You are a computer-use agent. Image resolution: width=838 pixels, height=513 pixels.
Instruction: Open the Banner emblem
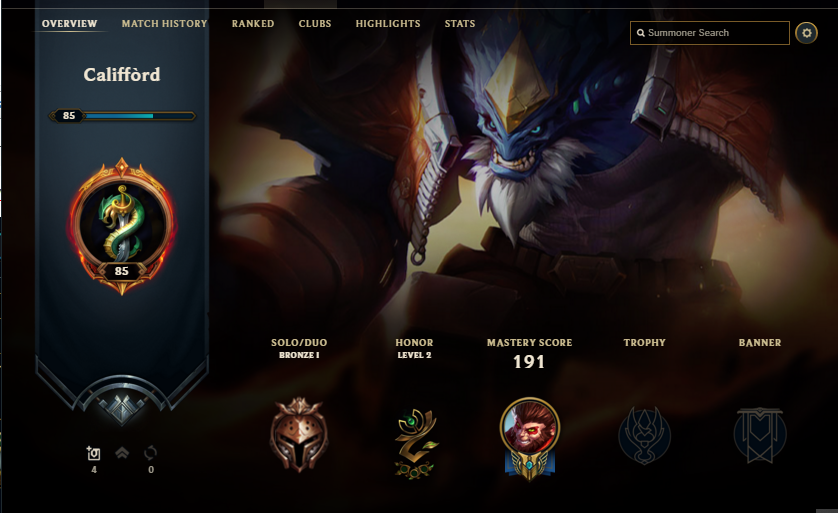[x=760, y=436]
